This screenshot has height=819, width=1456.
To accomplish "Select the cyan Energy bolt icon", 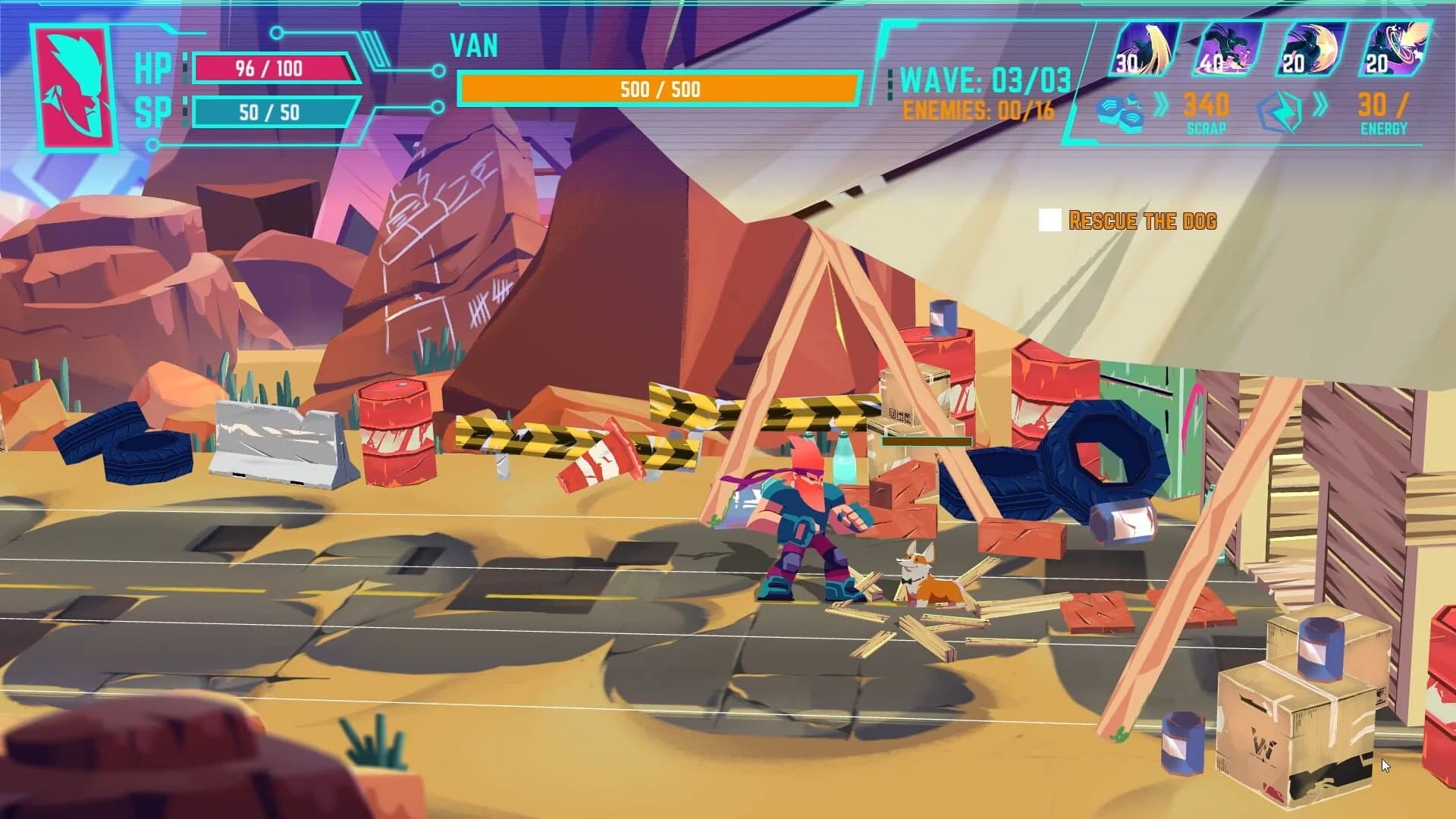I will click(1282, 108).
